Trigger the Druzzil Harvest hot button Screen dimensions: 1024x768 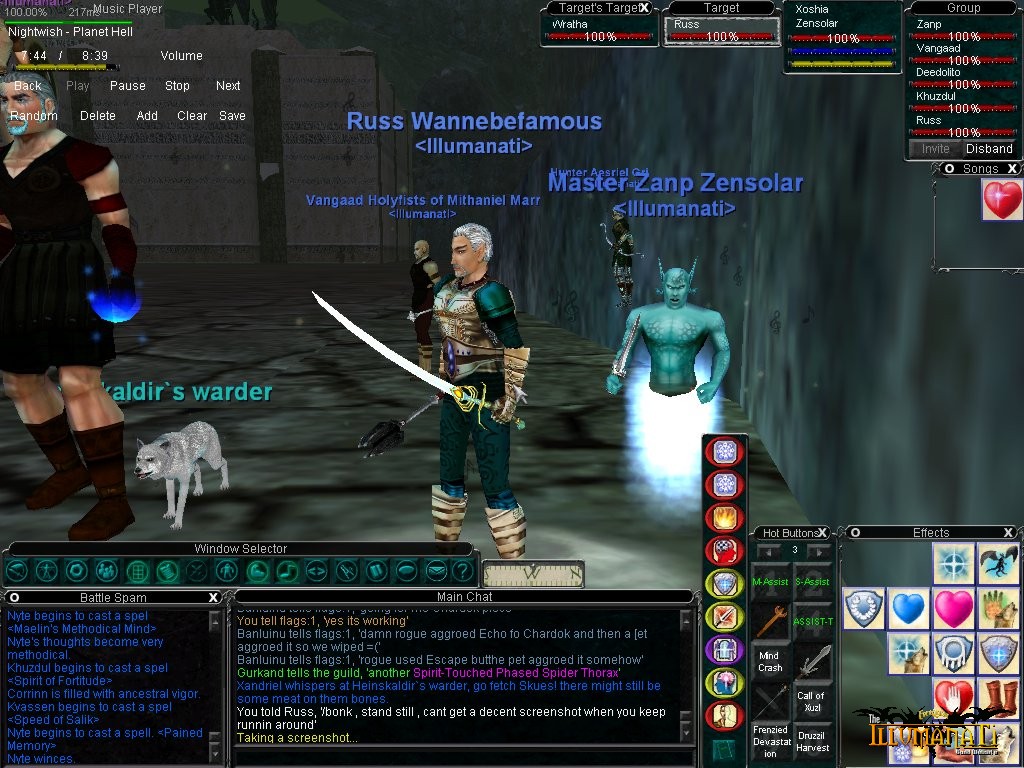[811, 741]
